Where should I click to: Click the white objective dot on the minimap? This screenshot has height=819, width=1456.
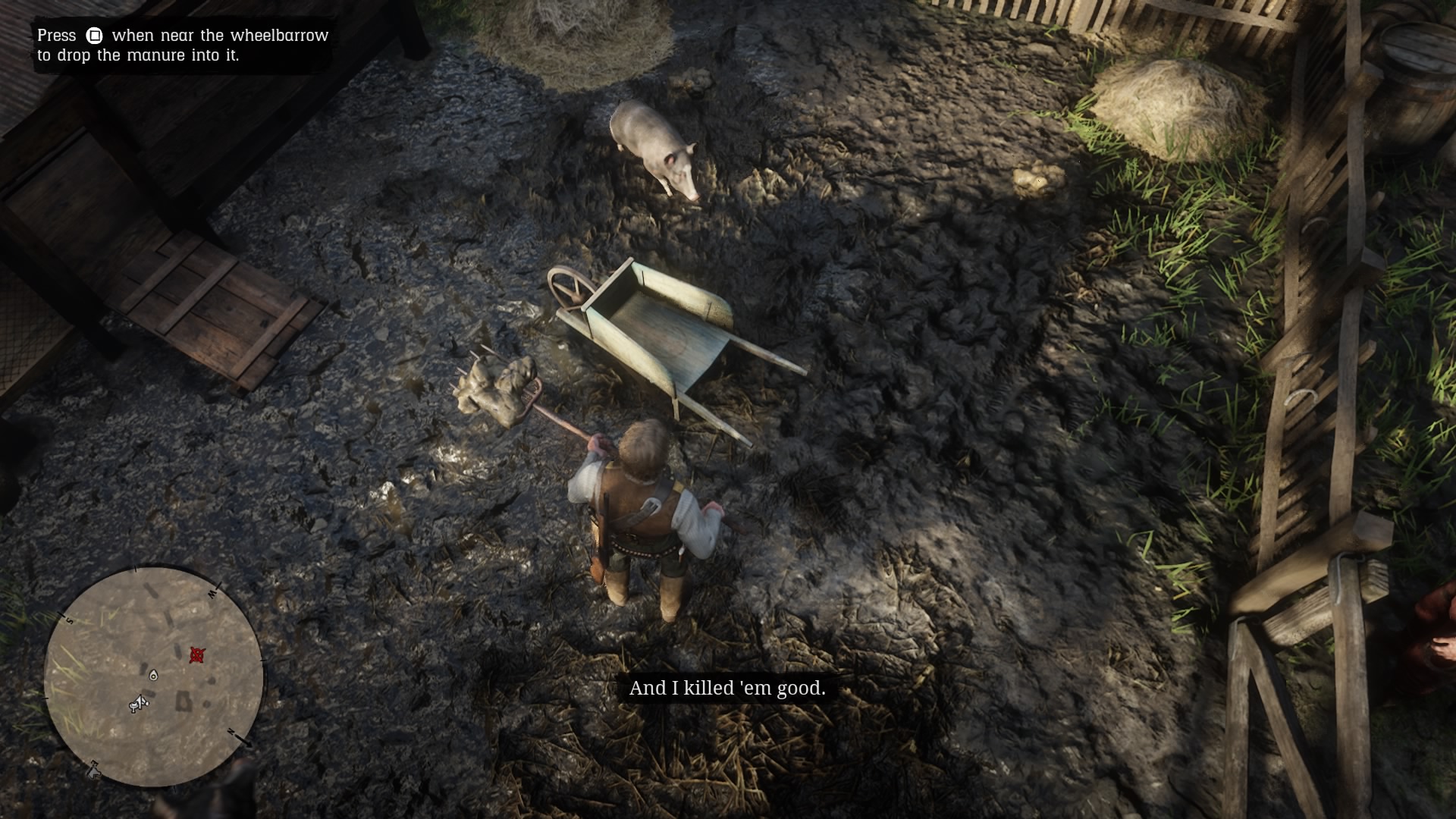point(153,675)
